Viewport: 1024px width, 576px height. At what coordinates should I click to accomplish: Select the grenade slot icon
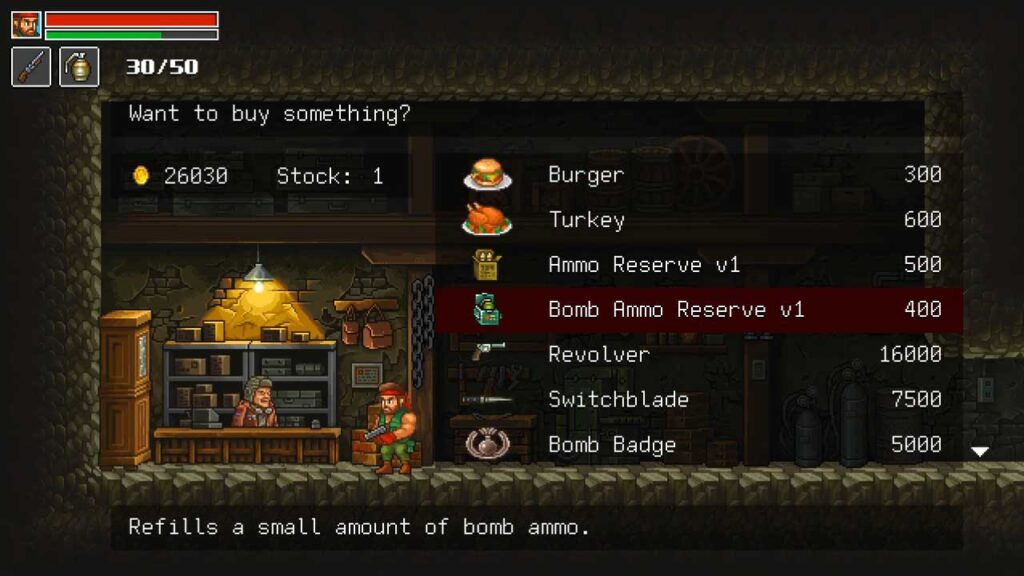coord(79,67)
